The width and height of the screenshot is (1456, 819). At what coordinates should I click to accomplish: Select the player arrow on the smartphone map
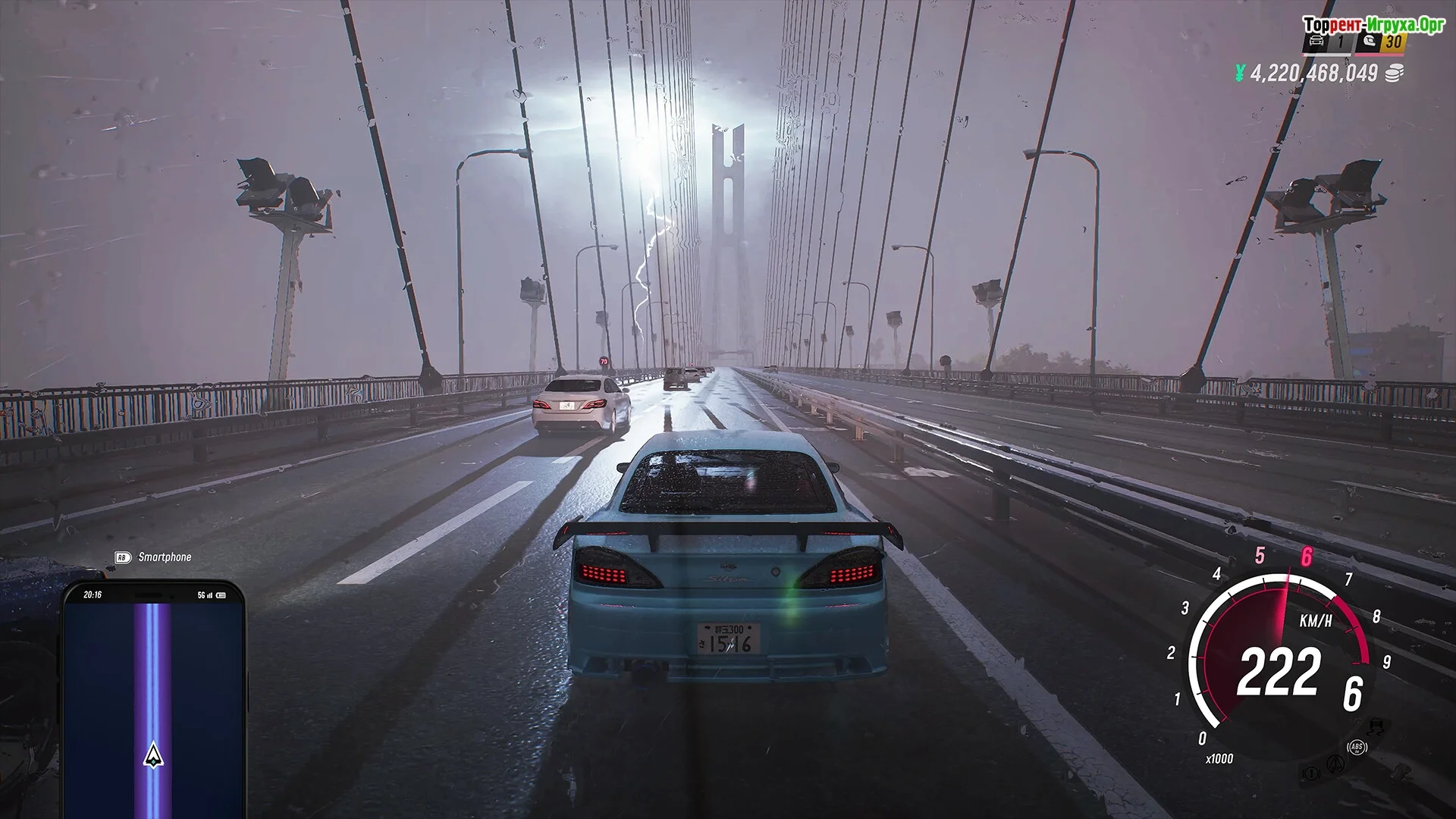(153, 754)
